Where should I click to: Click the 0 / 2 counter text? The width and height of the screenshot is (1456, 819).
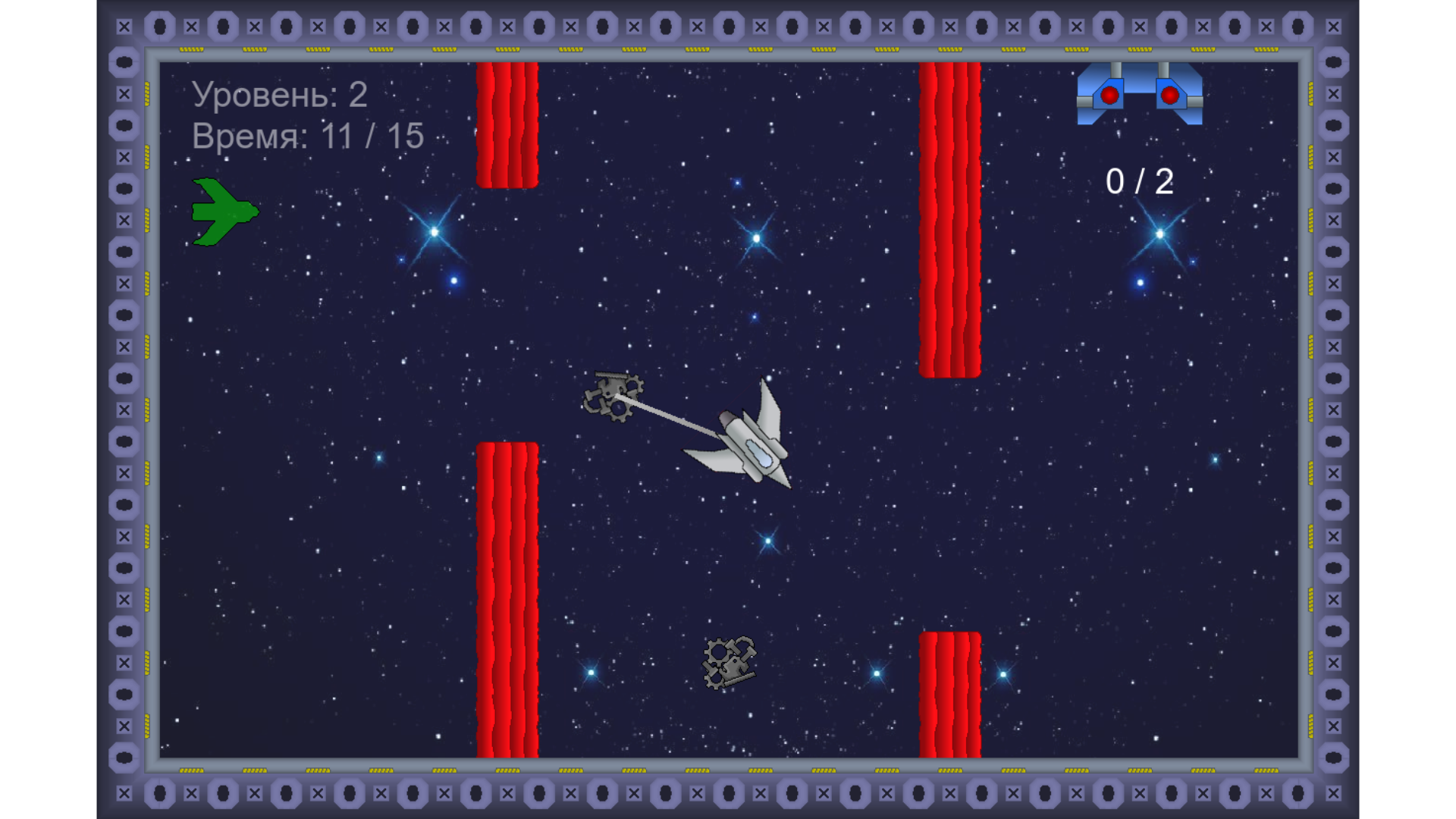(1140, 179)
